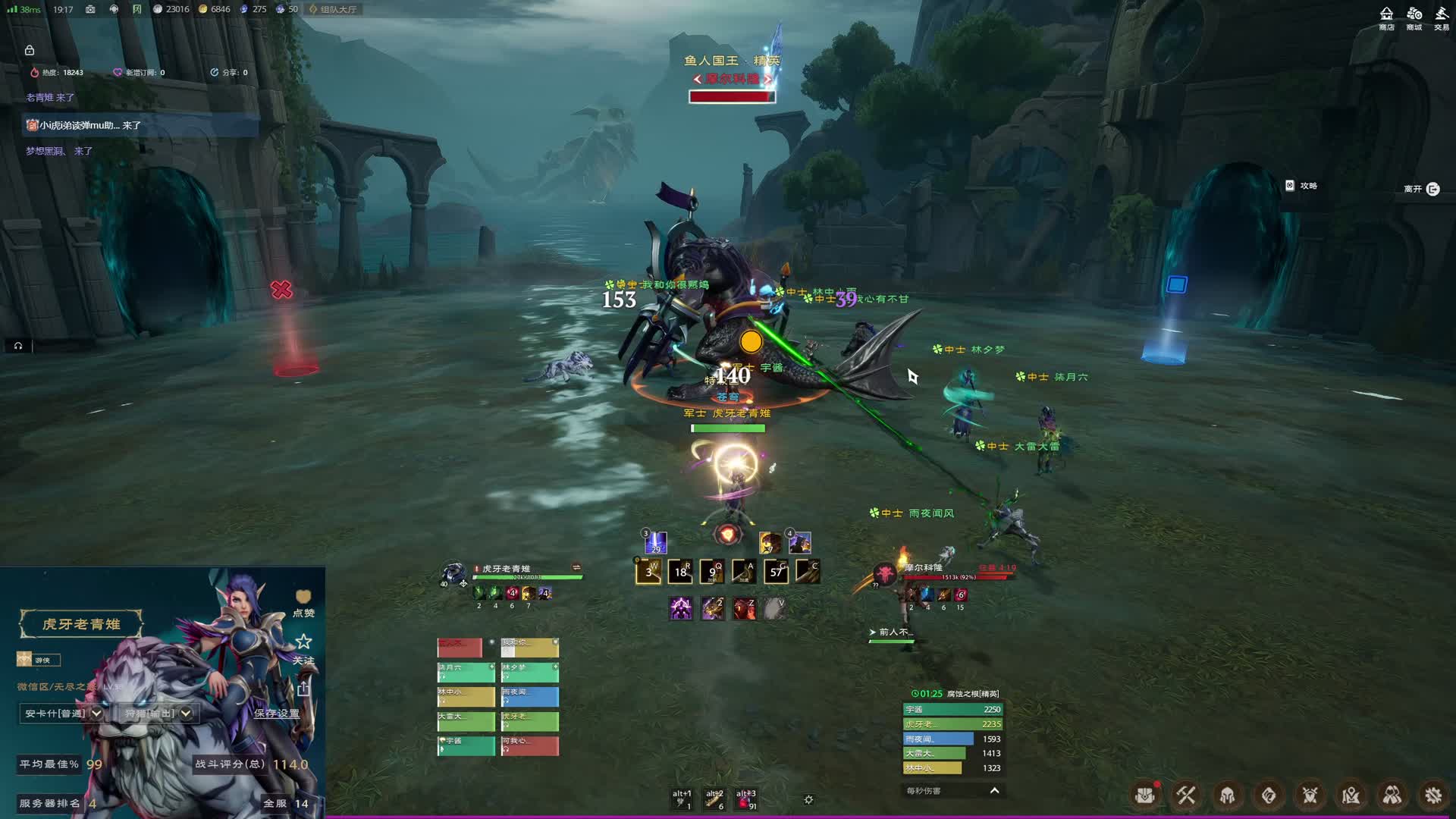Open the 组队大厅 team lobby
This screenshot has height=819, width=1456.
[x=333, y=9]
